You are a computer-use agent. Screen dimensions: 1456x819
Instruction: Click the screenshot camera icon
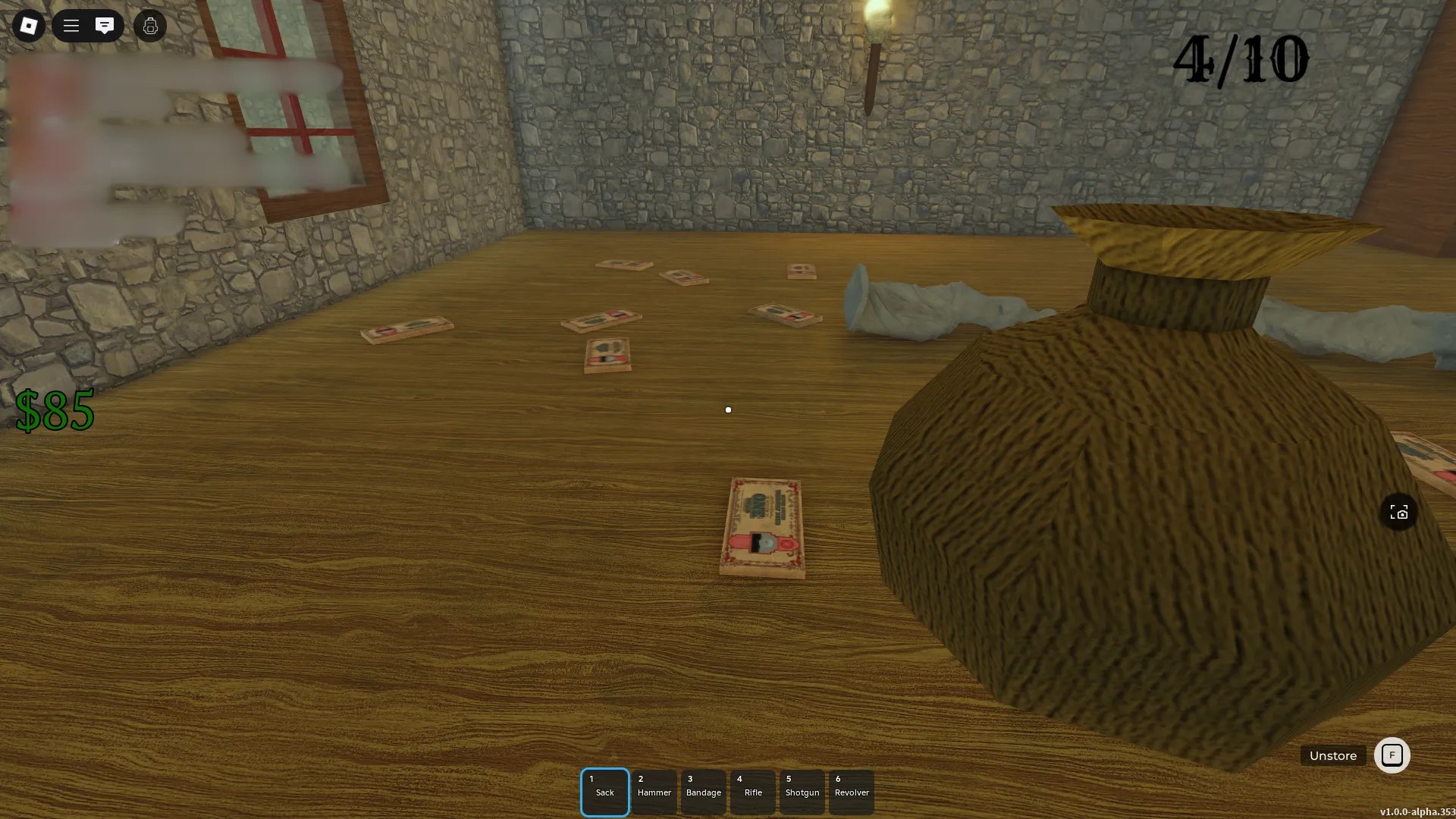point(1399,512)
